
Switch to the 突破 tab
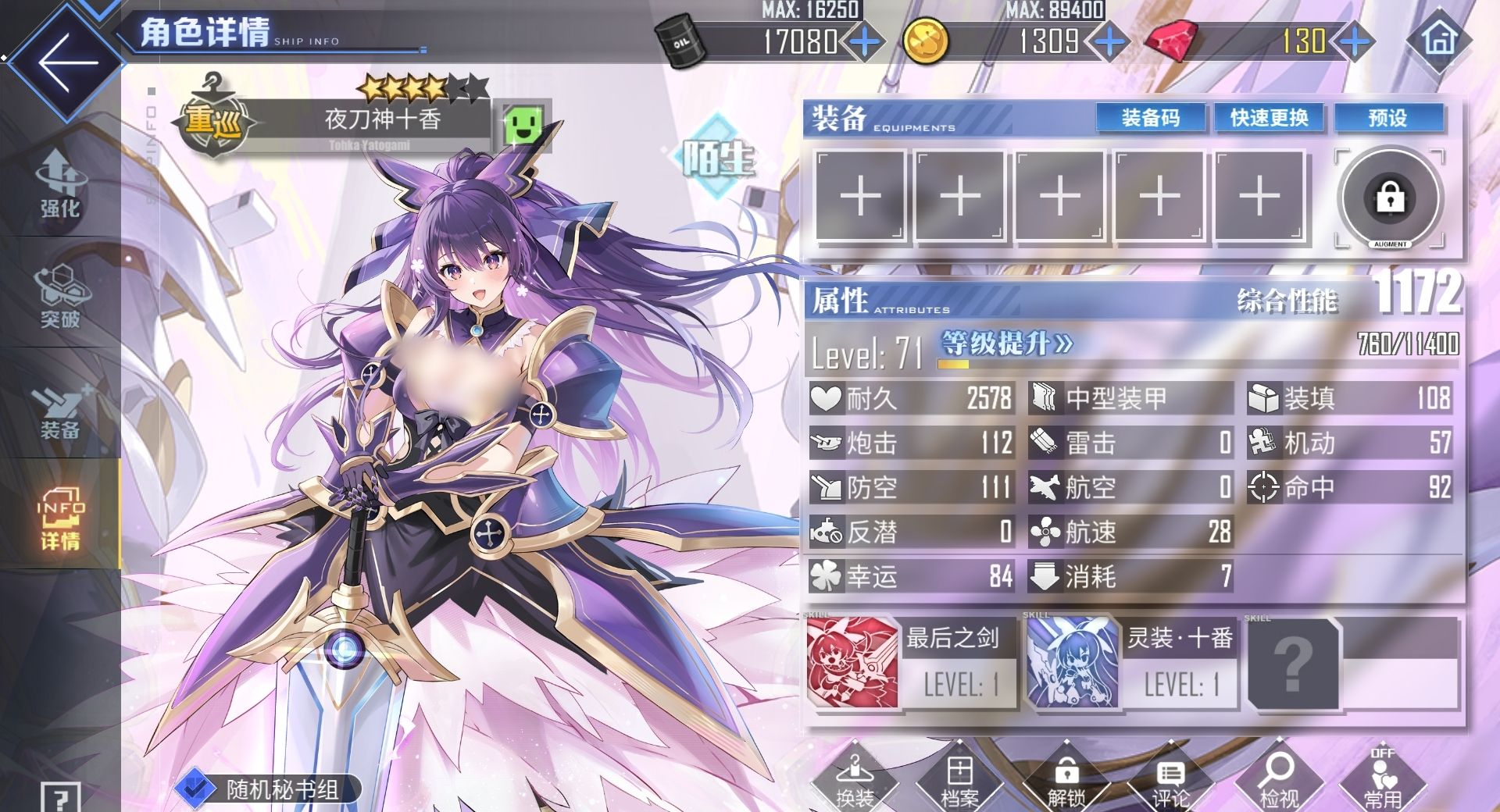point(59,295)
